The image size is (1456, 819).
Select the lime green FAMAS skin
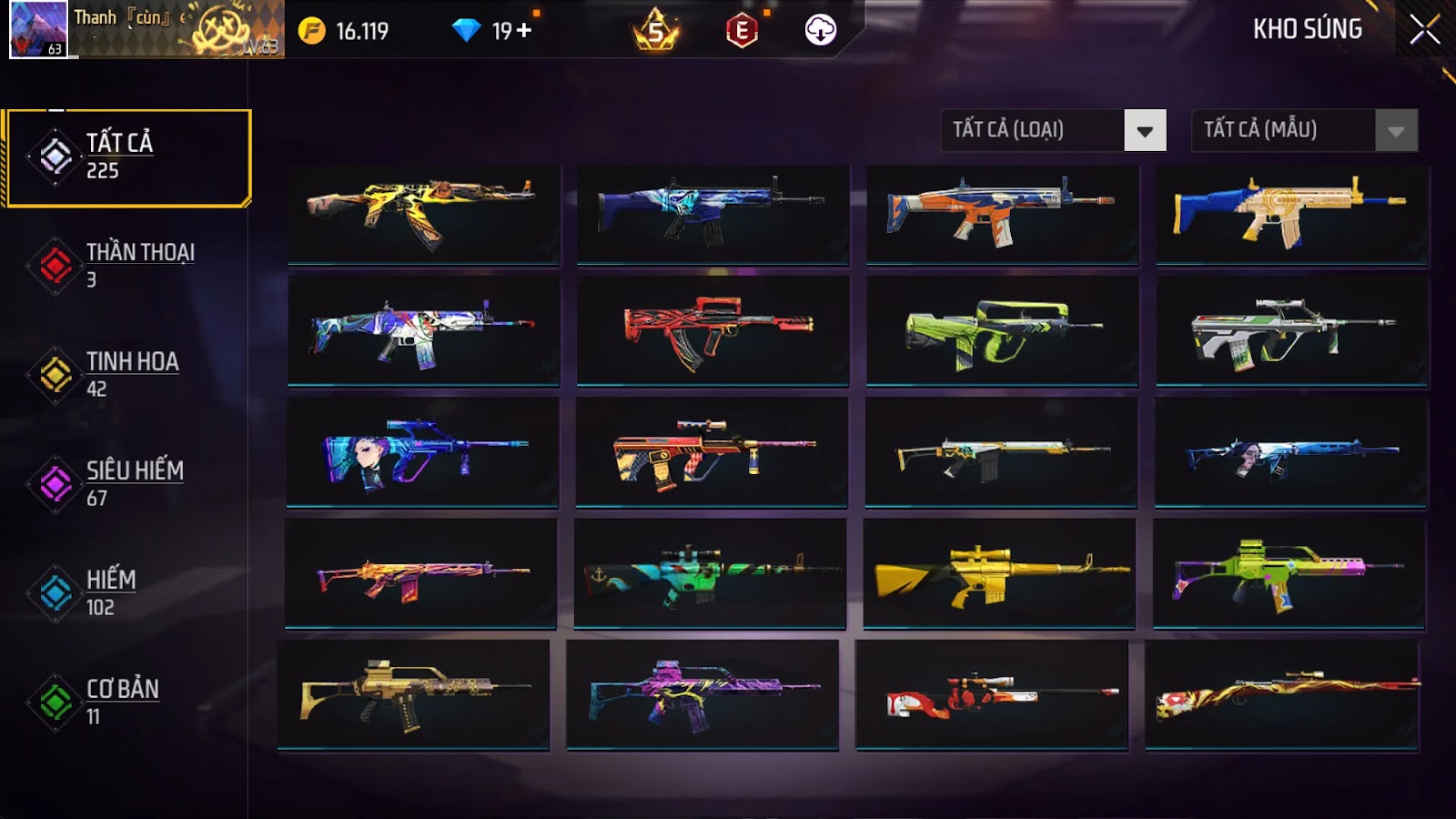pos(1002,331)
